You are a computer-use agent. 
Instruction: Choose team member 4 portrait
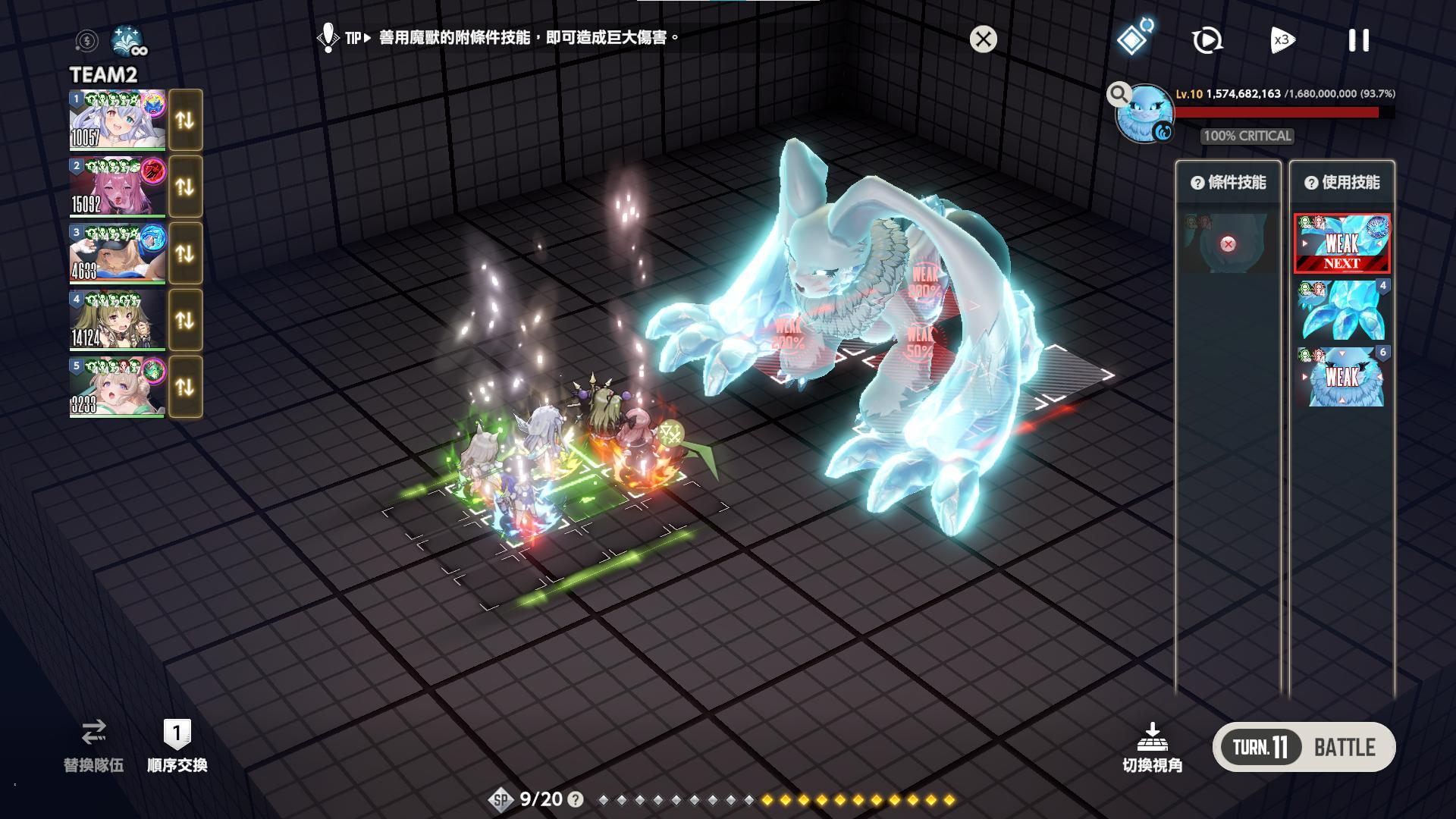tap(117, 320)
